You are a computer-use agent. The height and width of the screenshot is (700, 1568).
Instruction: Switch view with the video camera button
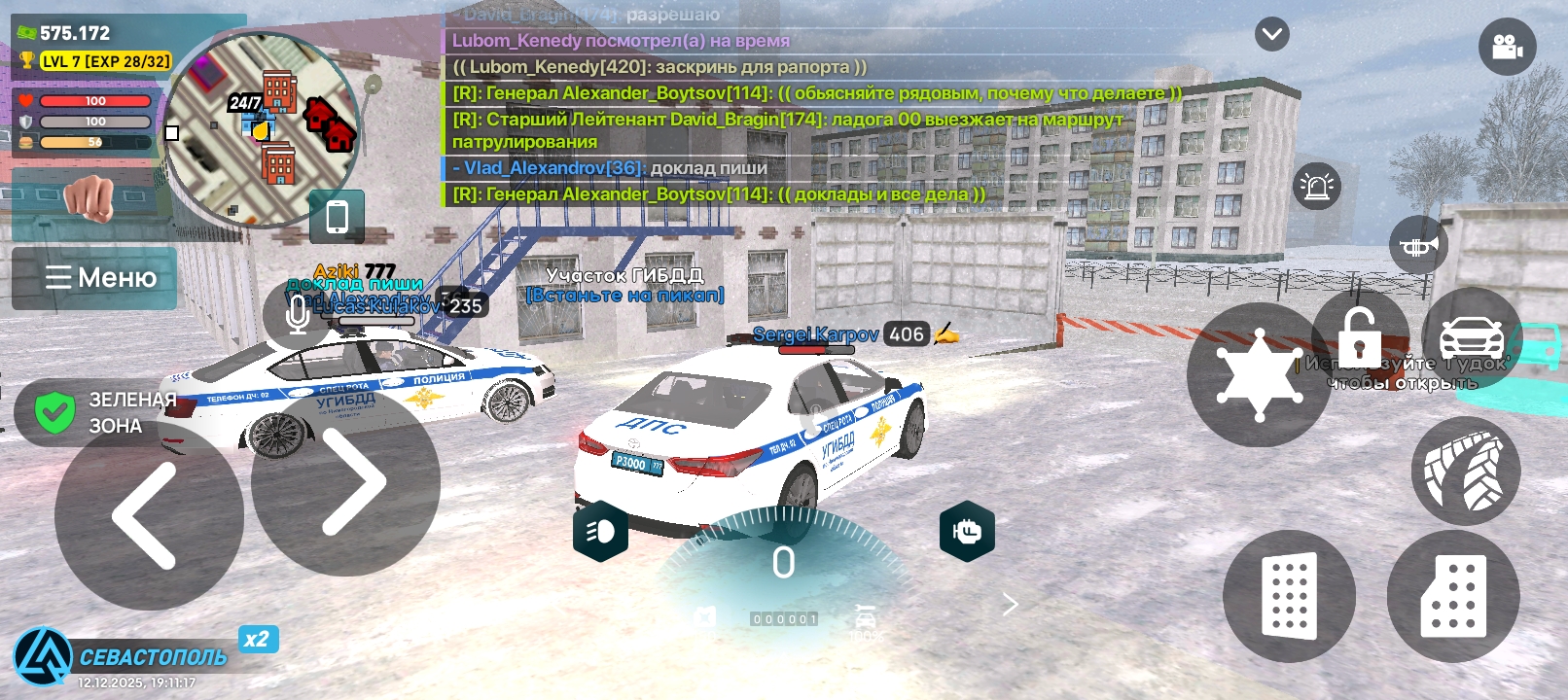pos(1507,47)
